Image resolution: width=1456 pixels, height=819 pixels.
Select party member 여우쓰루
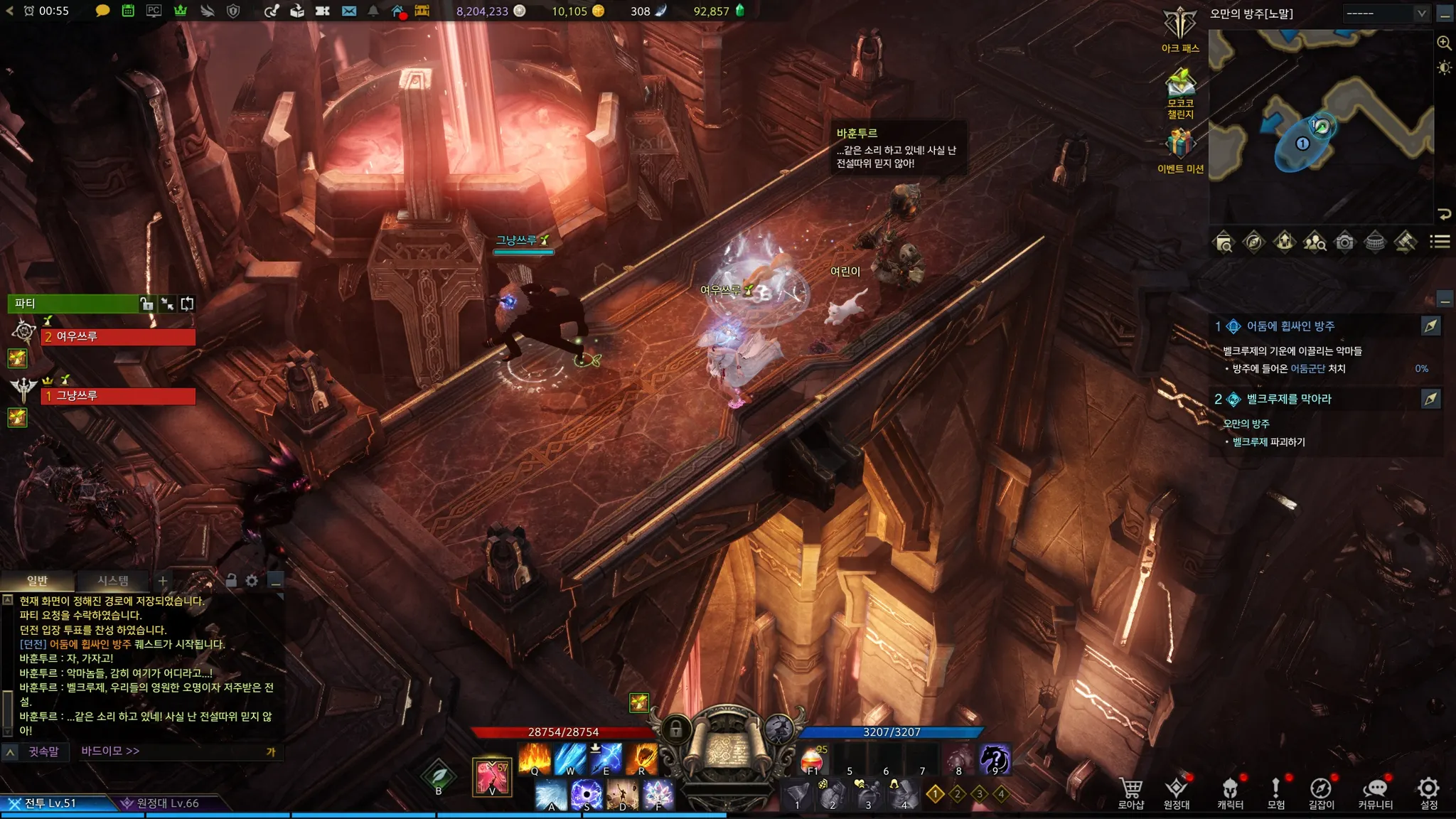coord(118,336)
